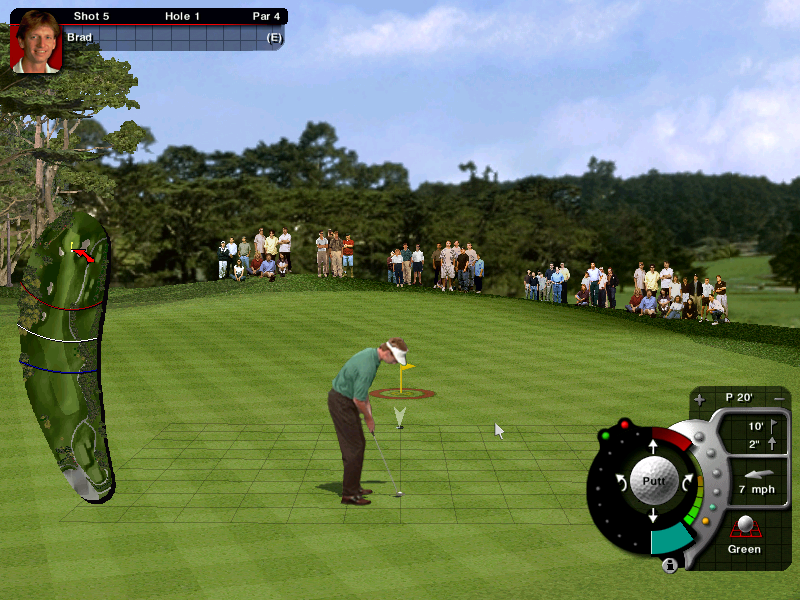Image resolution: width=800 pixels, height=600 pixels.
Task: Click the orange stud on the swing panel
Action: [x=706, y=520]
